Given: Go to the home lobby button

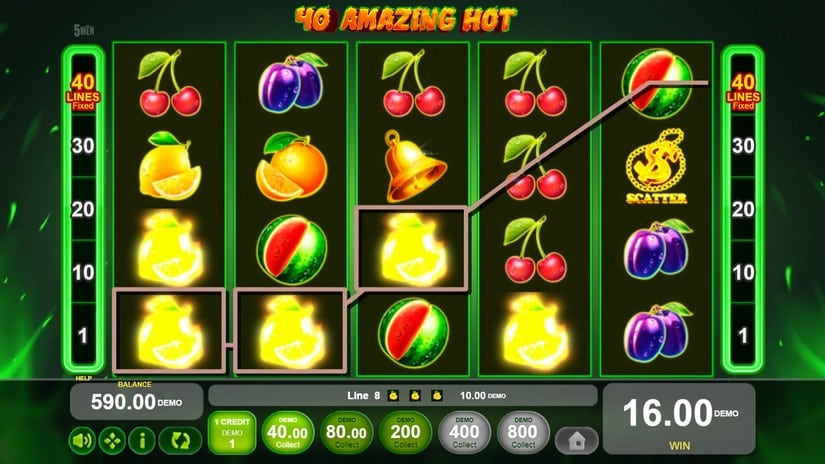Looking at the screenshot, I should (577, 440).
